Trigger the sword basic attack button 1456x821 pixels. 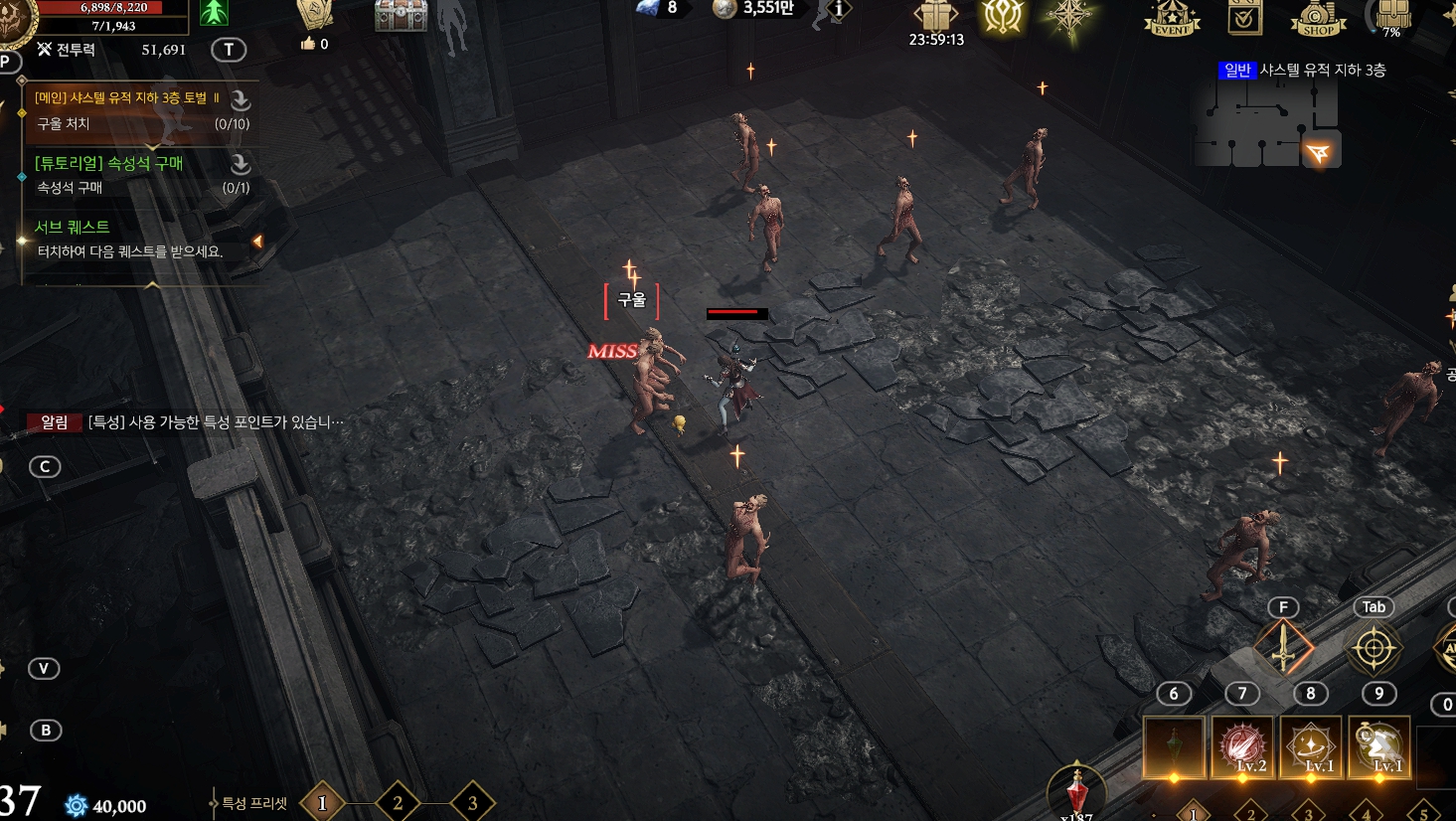coord(1284,648)
